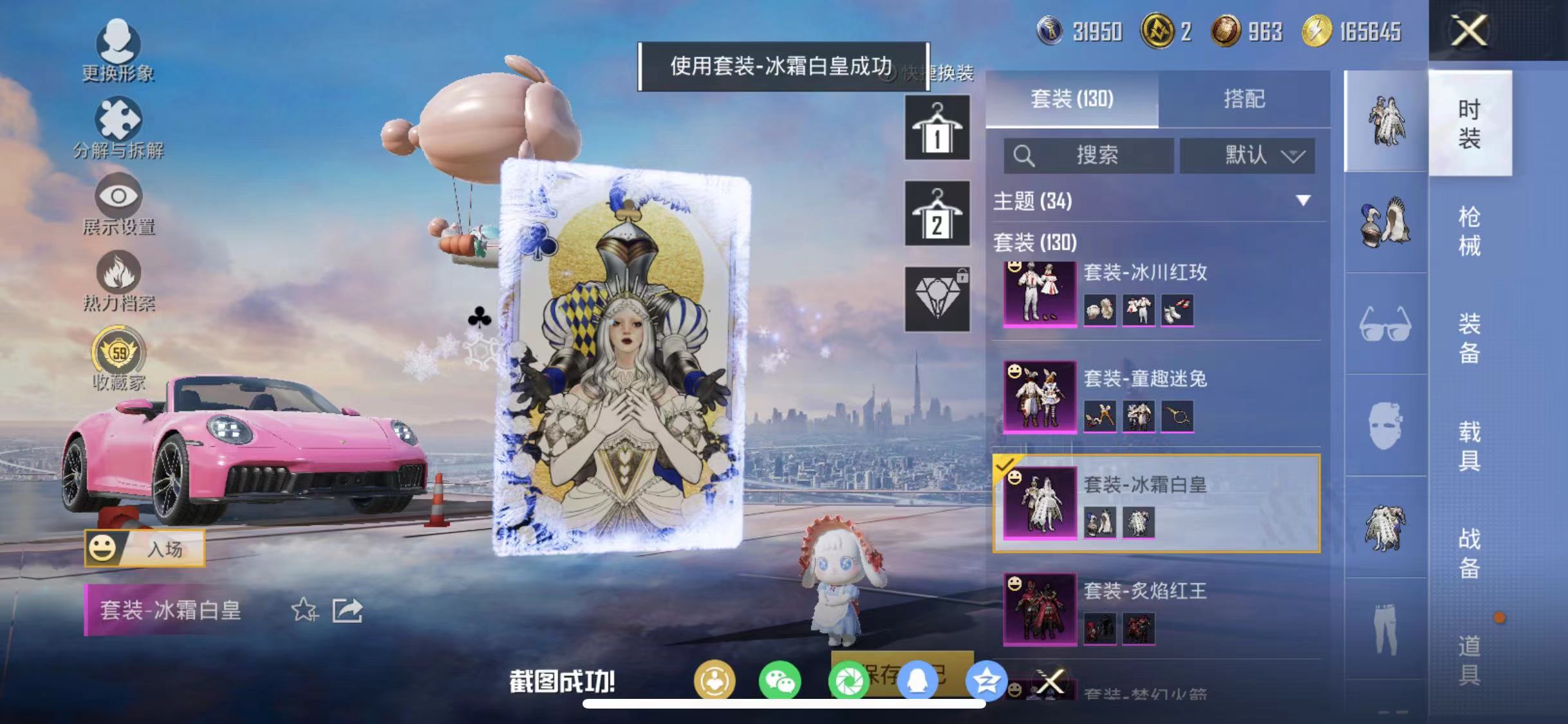
Task: Select outfit preset hanger 1
Action: (x=937, y=126)
